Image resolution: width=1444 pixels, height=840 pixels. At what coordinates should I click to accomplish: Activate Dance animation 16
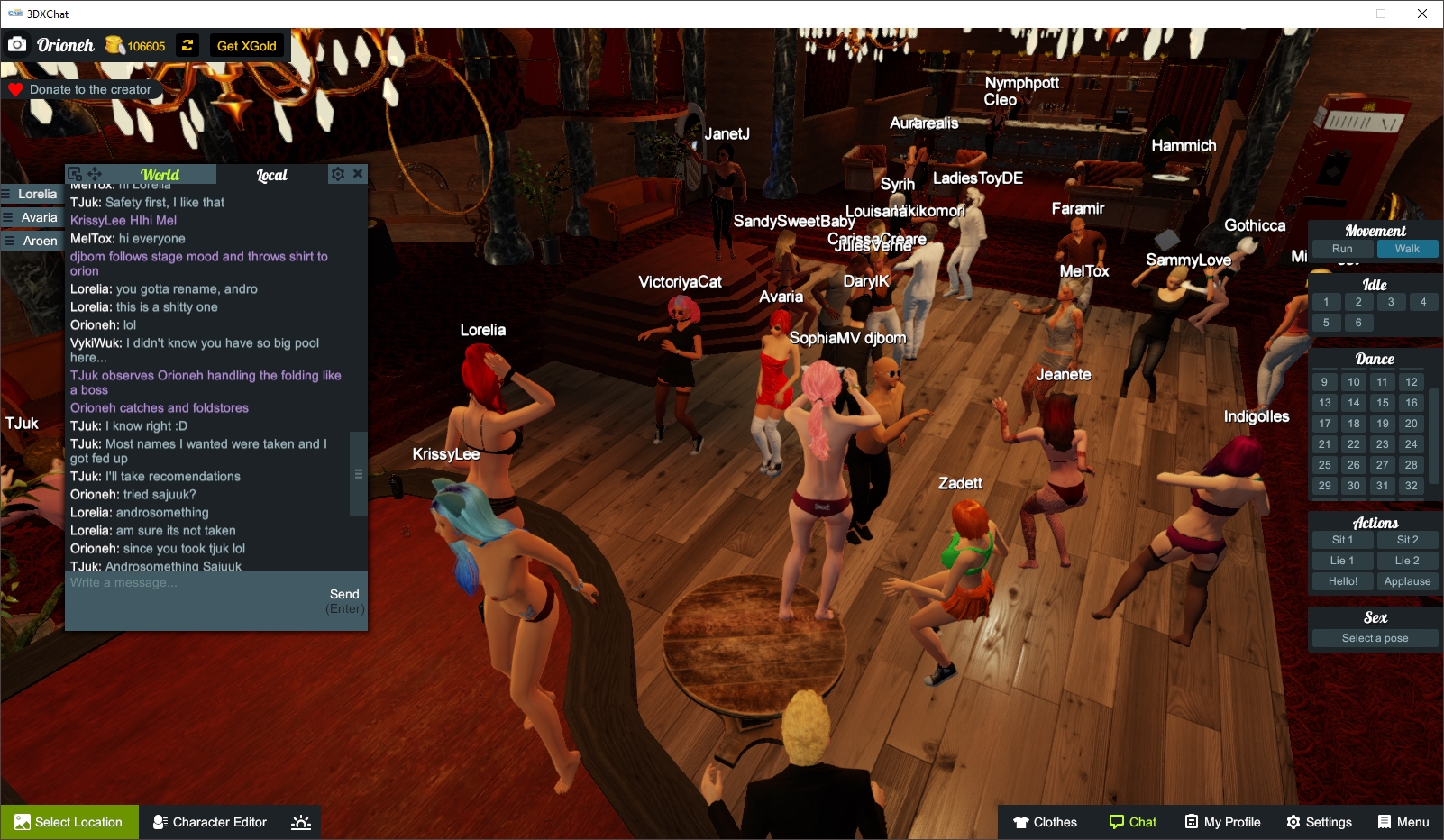click(1410, 402)
